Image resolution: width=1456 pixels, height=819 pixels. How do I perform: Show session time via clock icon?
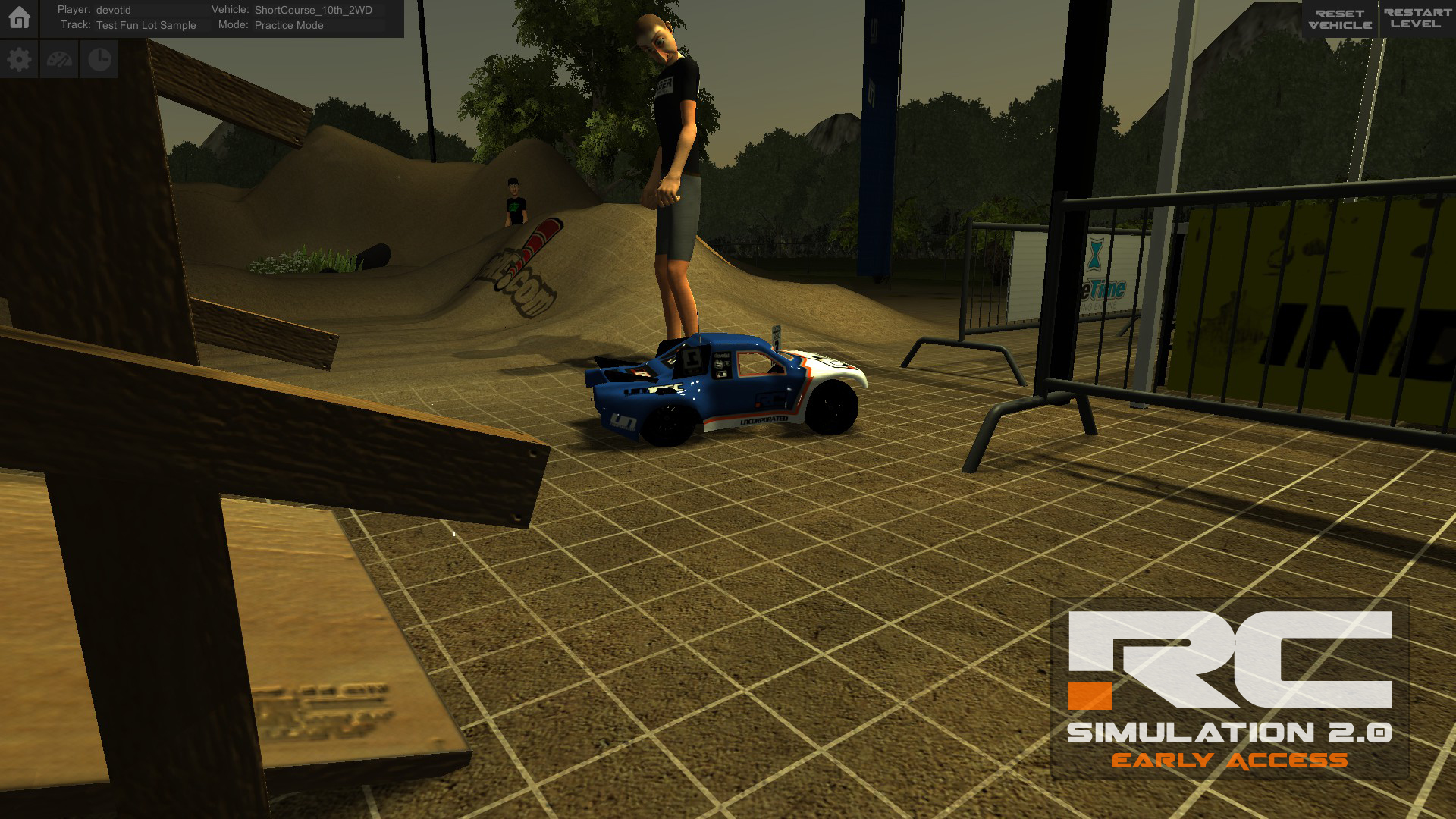[99, 58]
